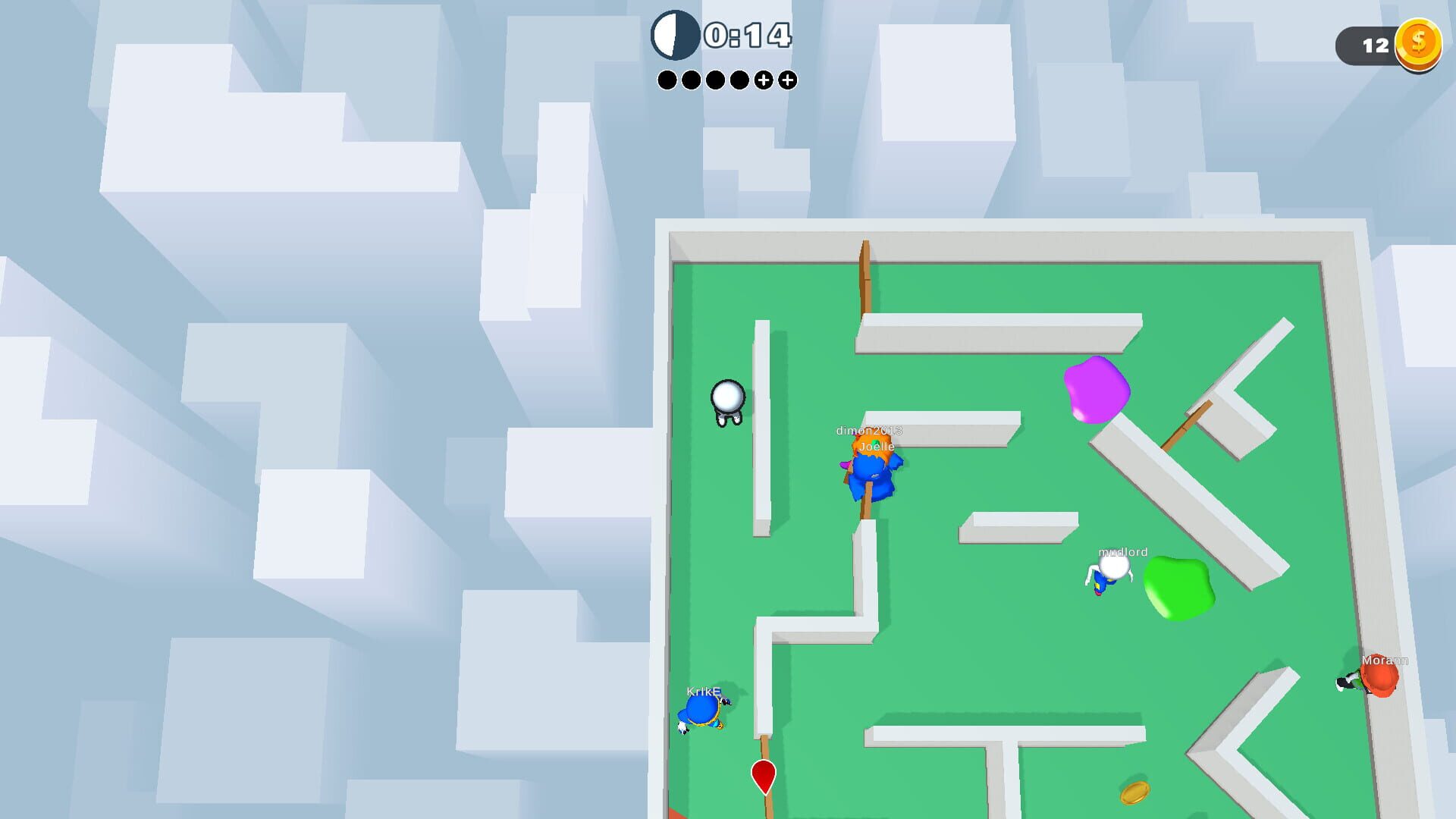
Task: Click the second plus round slot
Action: pyautogui.click(x=789, y=78)
